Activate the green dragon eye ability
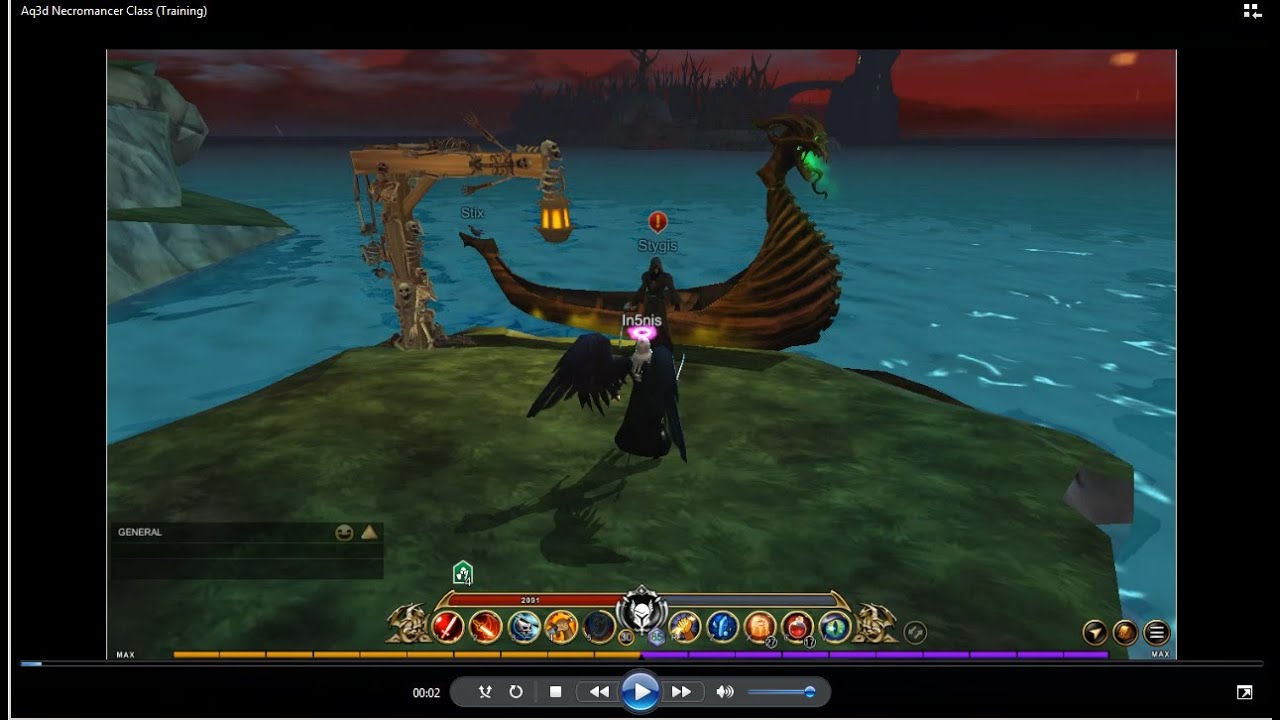The height and width of the screenshot is (720, 1280). click(x=835, y=627)
